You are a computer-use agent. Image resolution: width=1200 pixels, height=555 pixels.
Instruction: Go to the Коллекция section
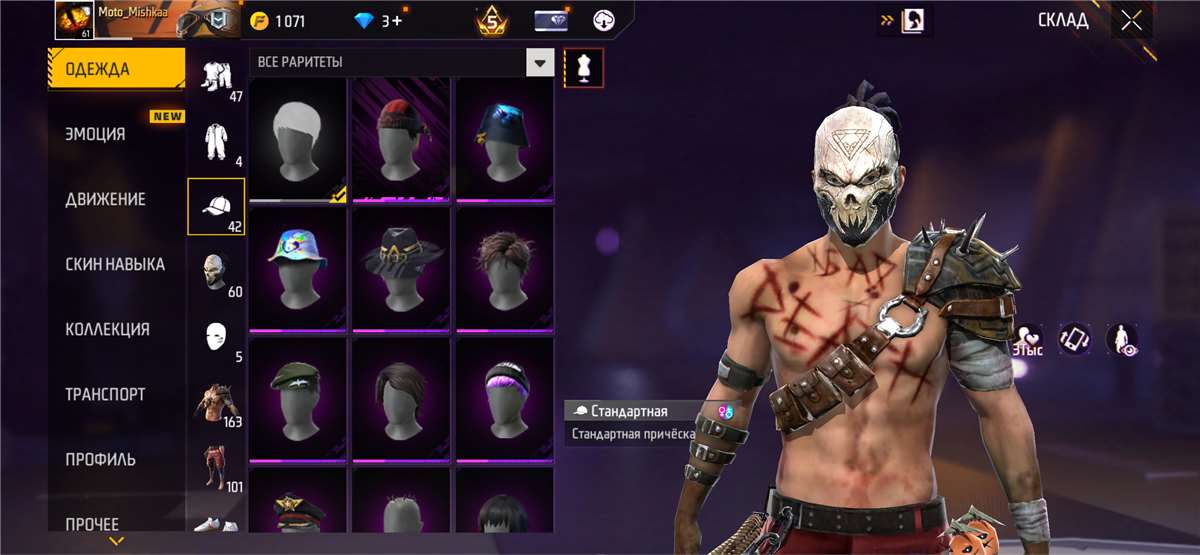[x=107, y=329]
